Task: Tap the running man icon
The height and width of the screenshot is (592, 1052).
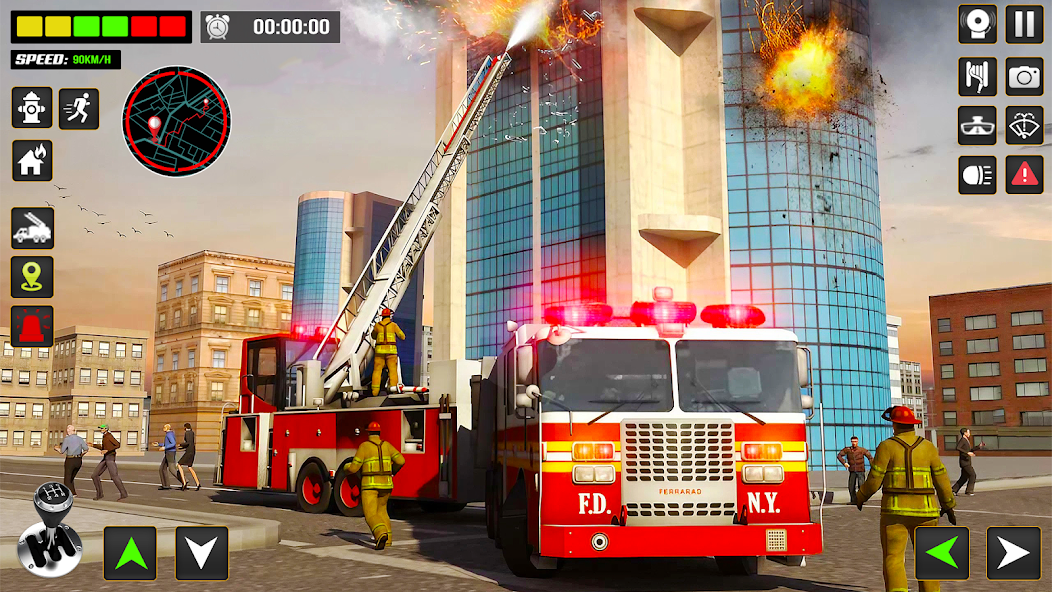Action: [79, 108]
